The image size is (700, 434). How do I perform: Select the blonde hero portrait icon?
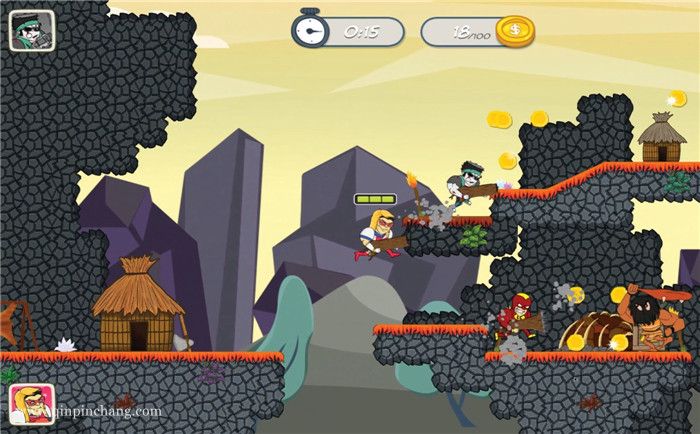point(31,403)
